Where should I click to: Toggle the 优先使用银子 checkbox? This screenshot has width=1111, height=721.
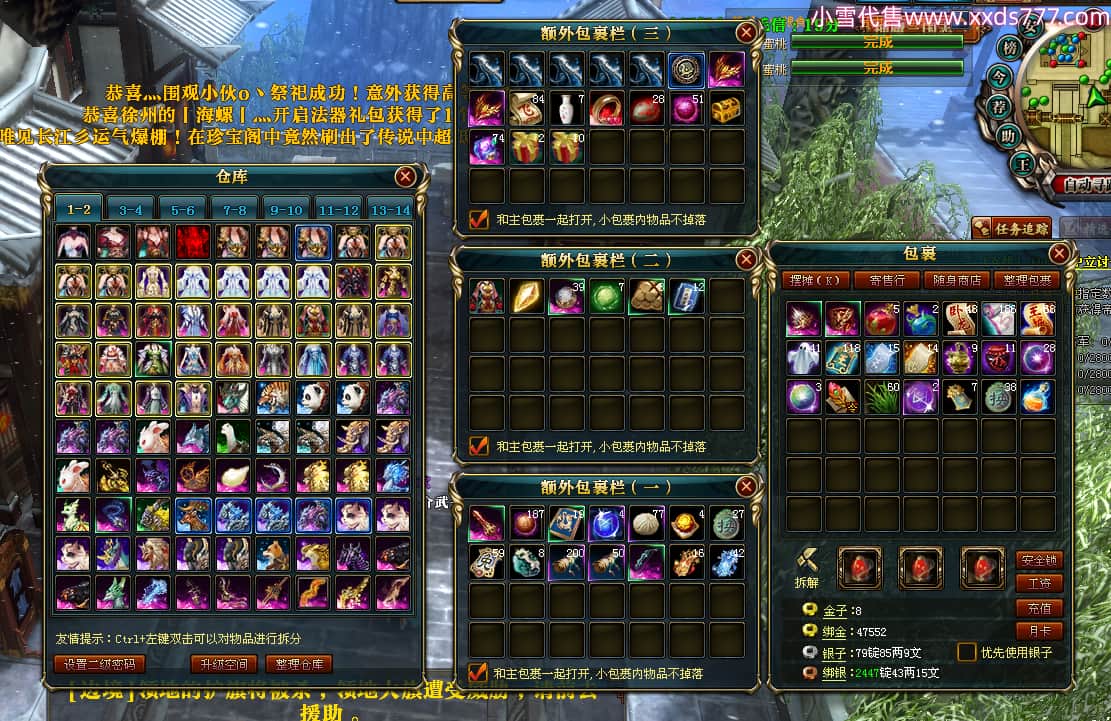point(967,652)
